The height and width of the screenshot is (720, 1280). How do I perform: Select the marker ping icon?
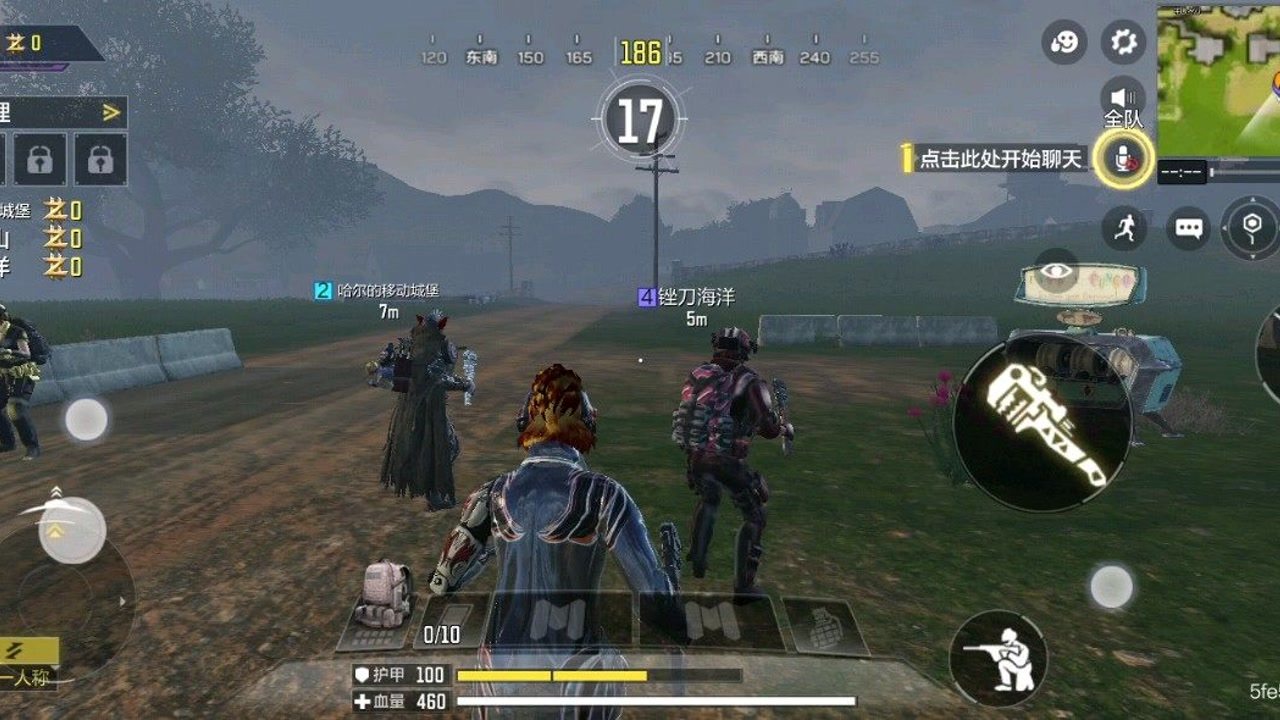click(x=1249, y=228)
